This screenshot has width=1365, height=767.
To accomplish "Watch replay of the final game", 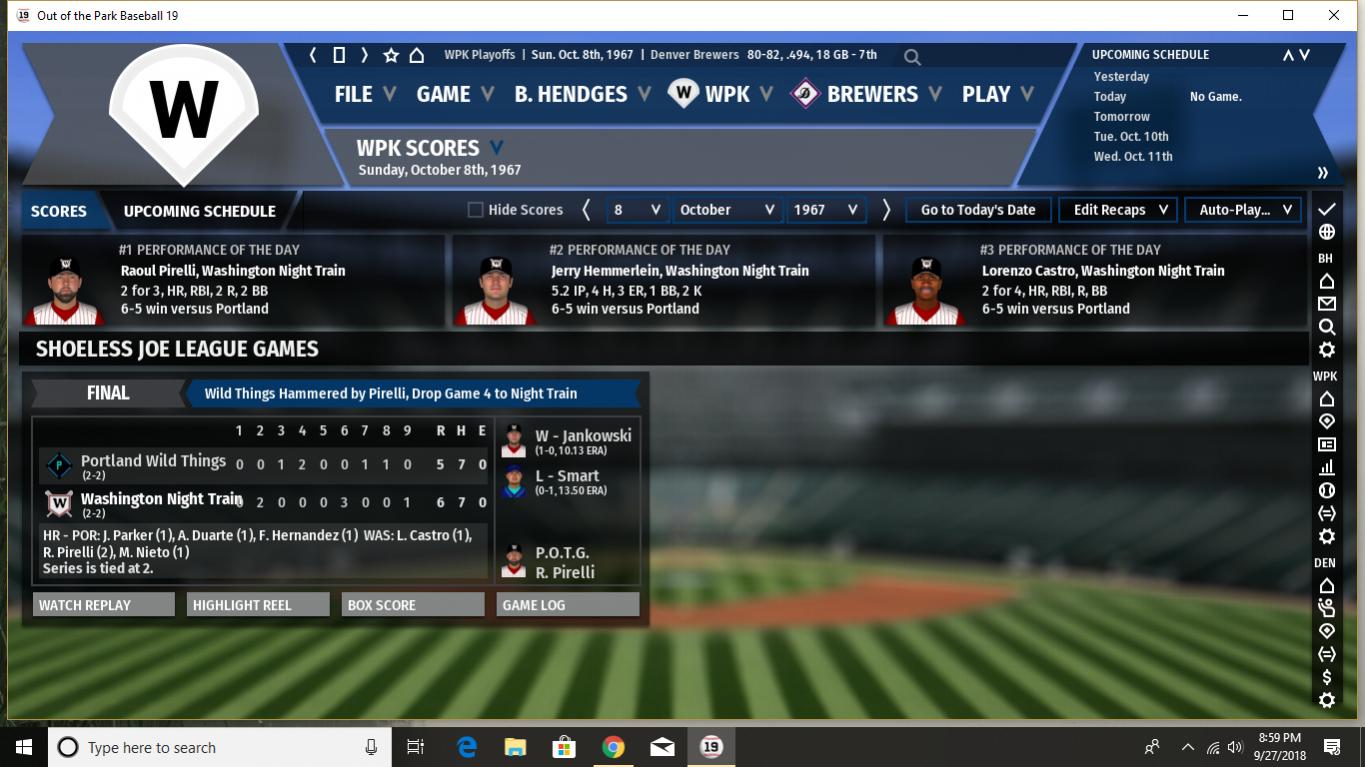I will click(103, 605).
